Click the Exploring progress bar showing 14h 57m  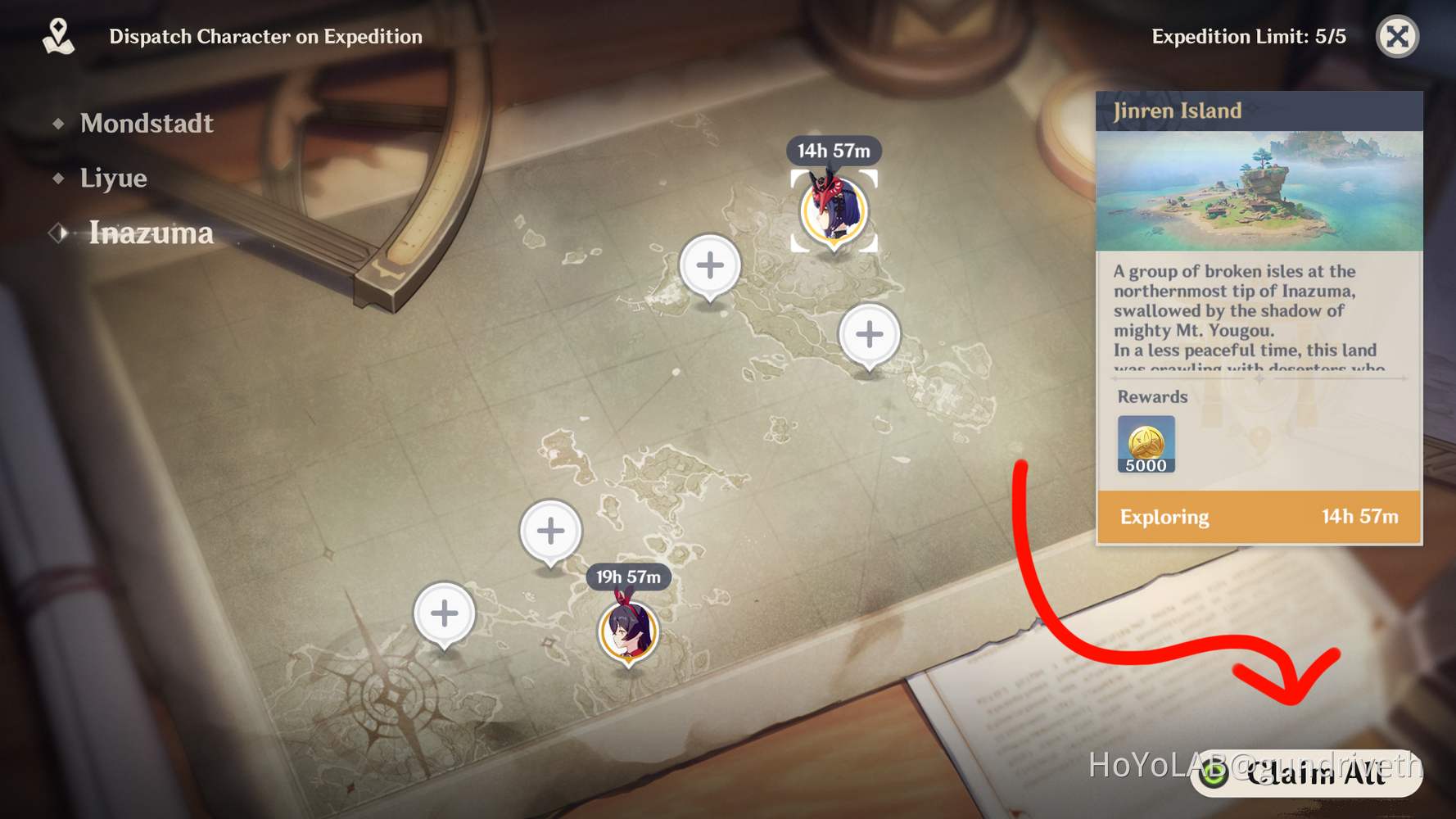point(1259,517)
